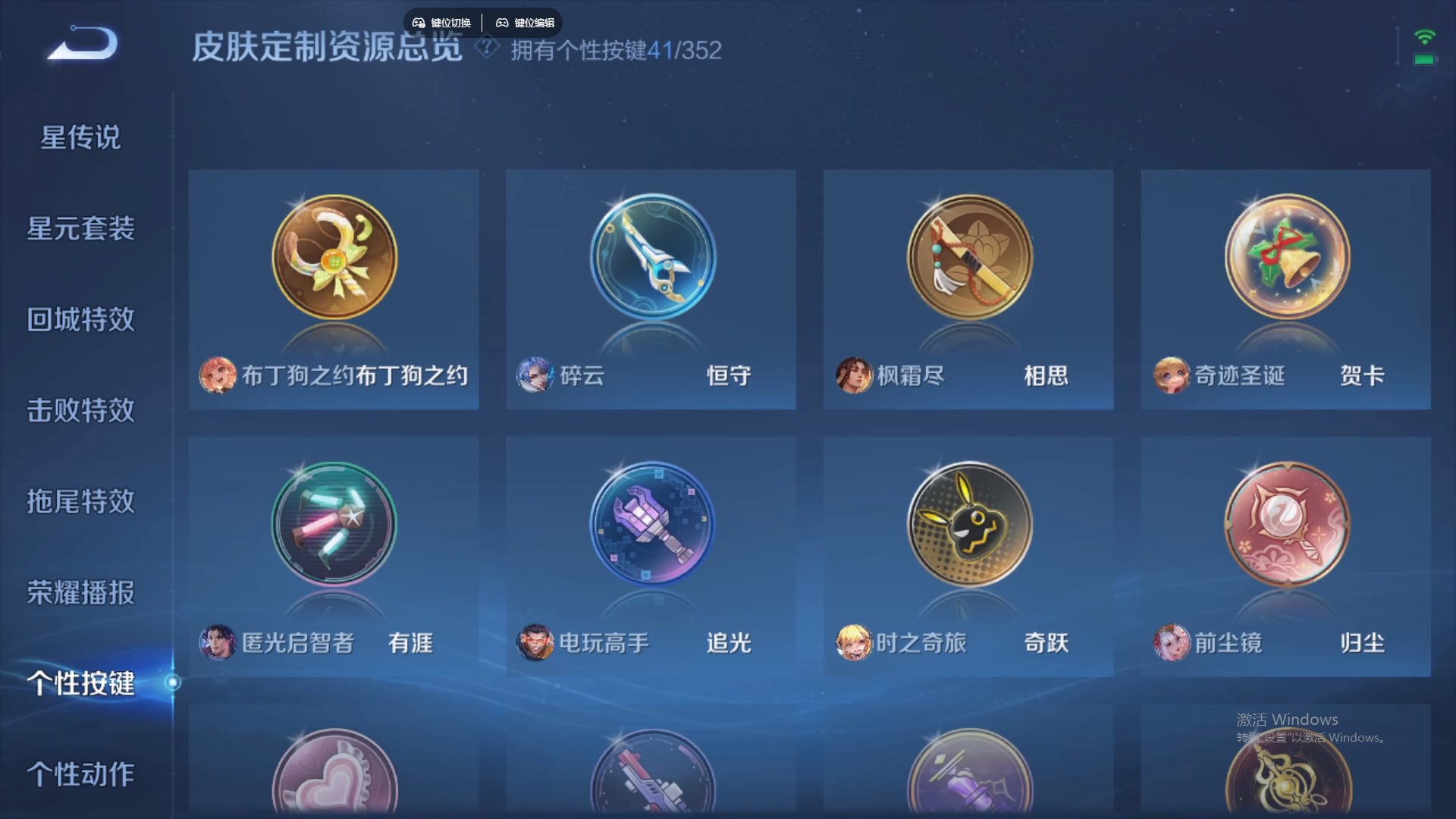Open the help question-mark icon beside title
Viewport: 1456px width, 819px height.
[486, 50]
